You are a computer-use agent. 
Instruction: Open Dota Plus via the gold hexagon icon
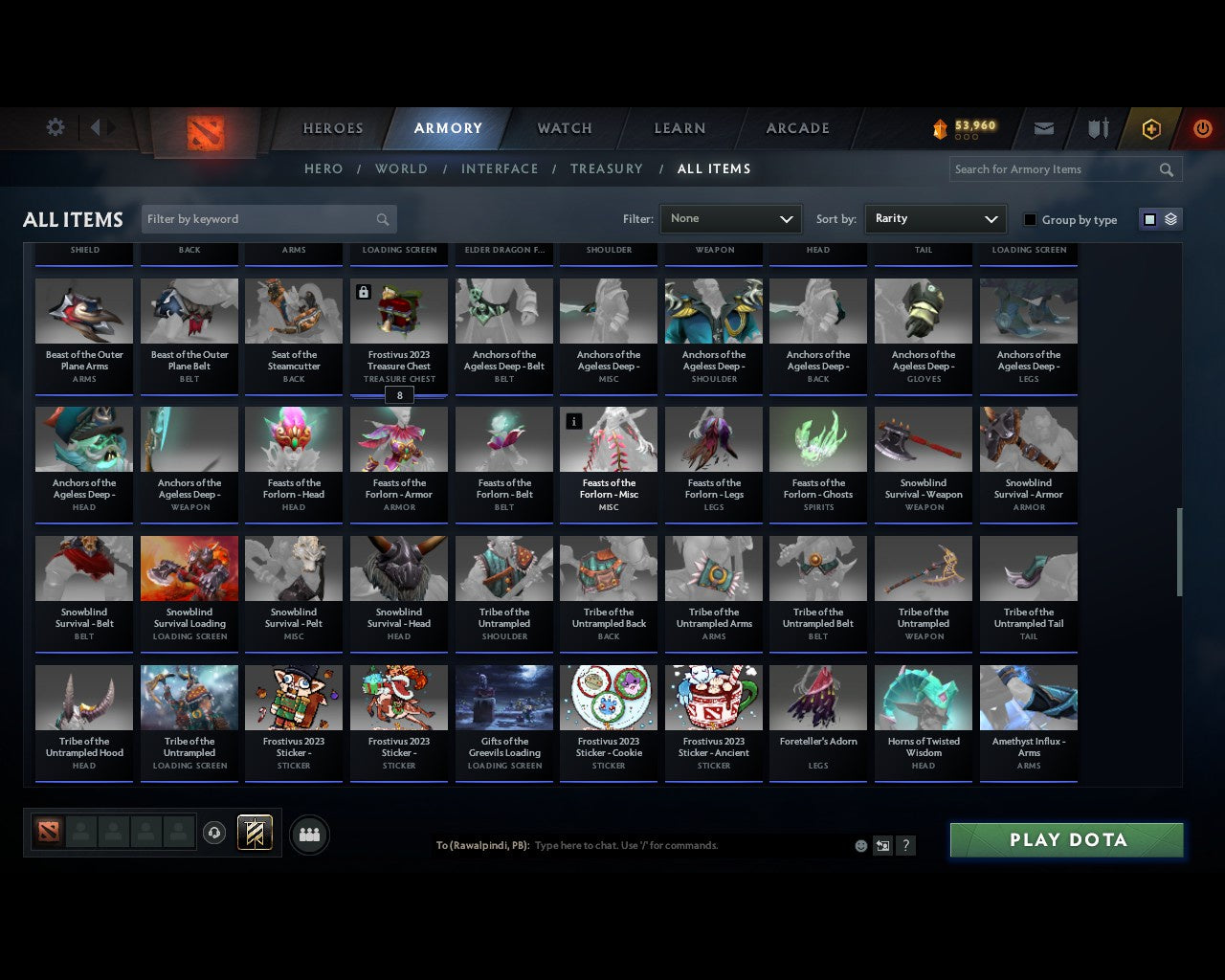point(1151,128)
